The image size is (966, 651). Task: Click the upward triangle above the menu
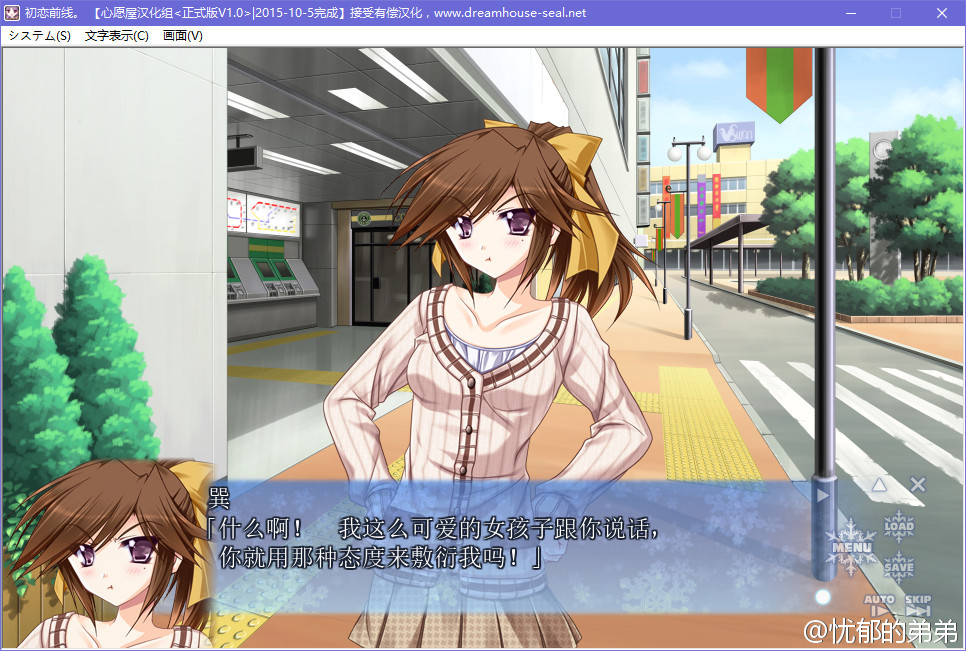tap(879, 485)
